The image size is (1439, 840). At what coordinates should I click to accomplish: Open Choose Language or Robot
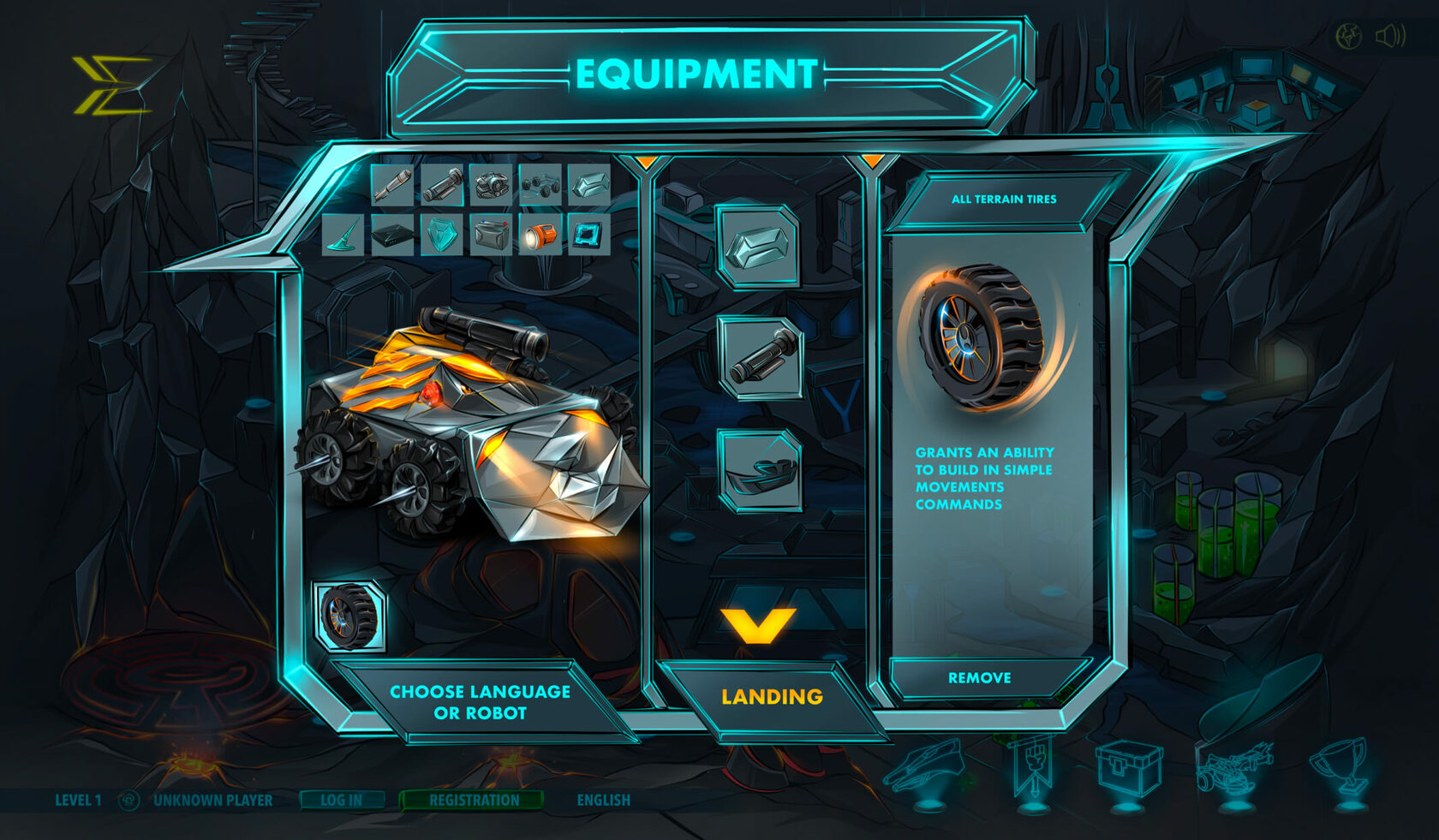[x=480, y=702]
